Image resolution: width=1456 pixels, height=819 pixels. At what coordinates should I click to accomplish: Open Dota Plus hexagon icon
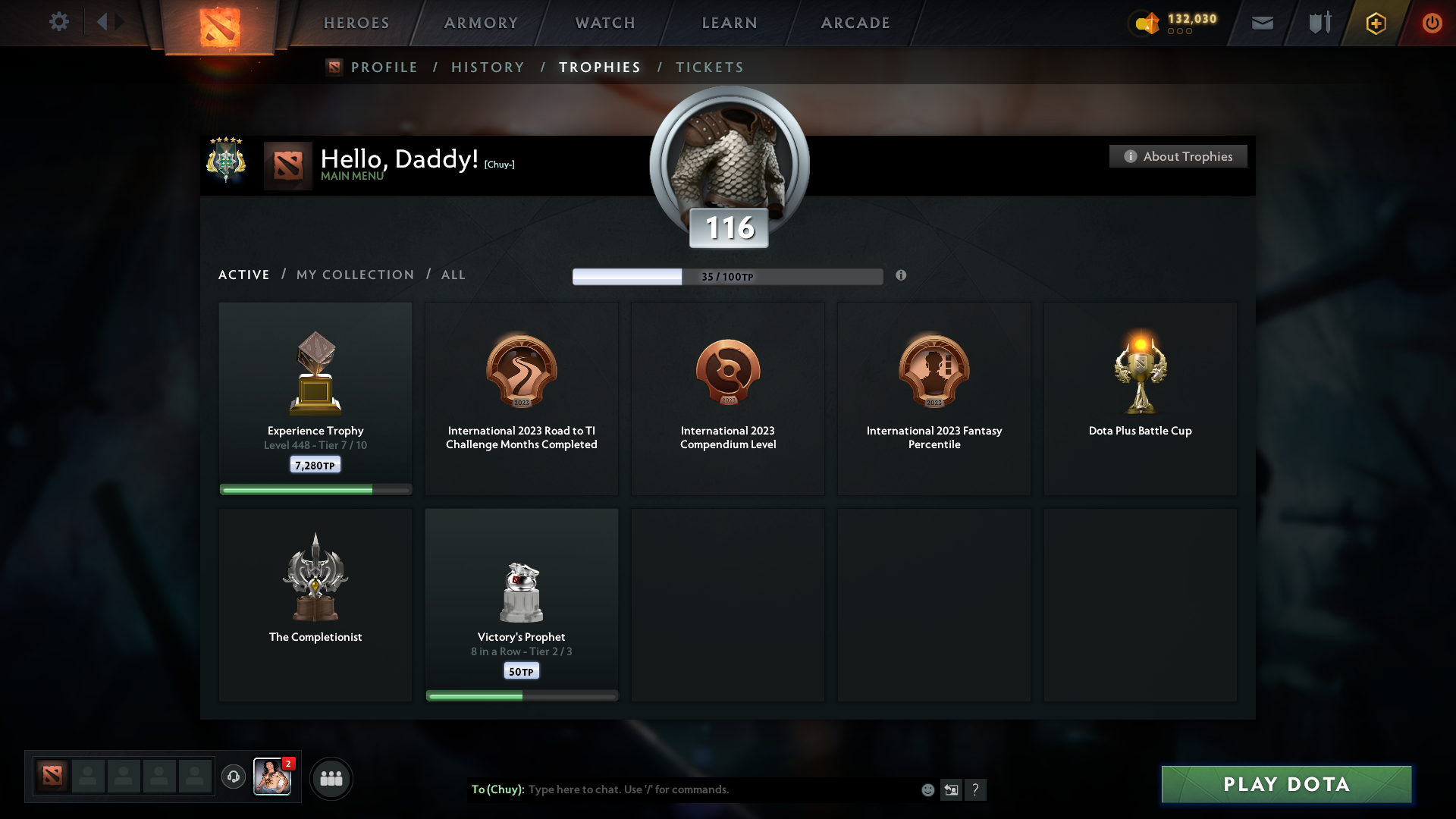click(x=1375, y=23)
